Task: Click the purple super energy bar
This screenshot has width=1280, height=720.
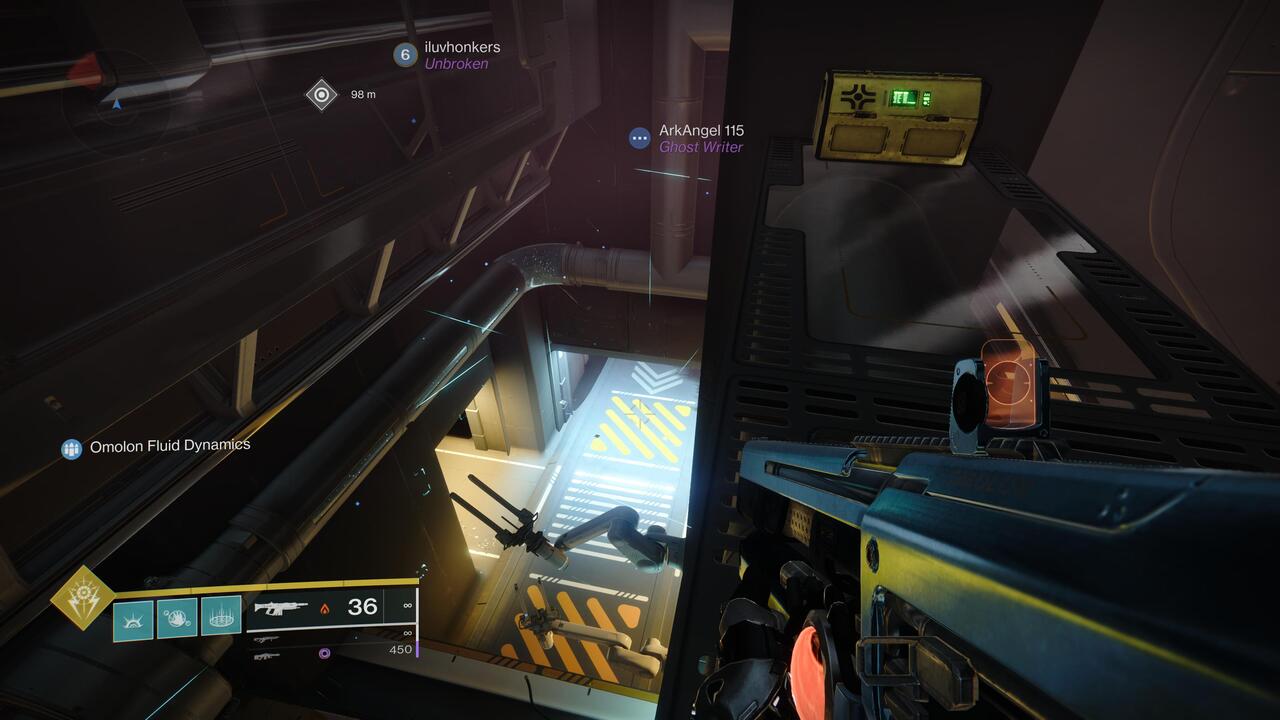Action: 418,650
